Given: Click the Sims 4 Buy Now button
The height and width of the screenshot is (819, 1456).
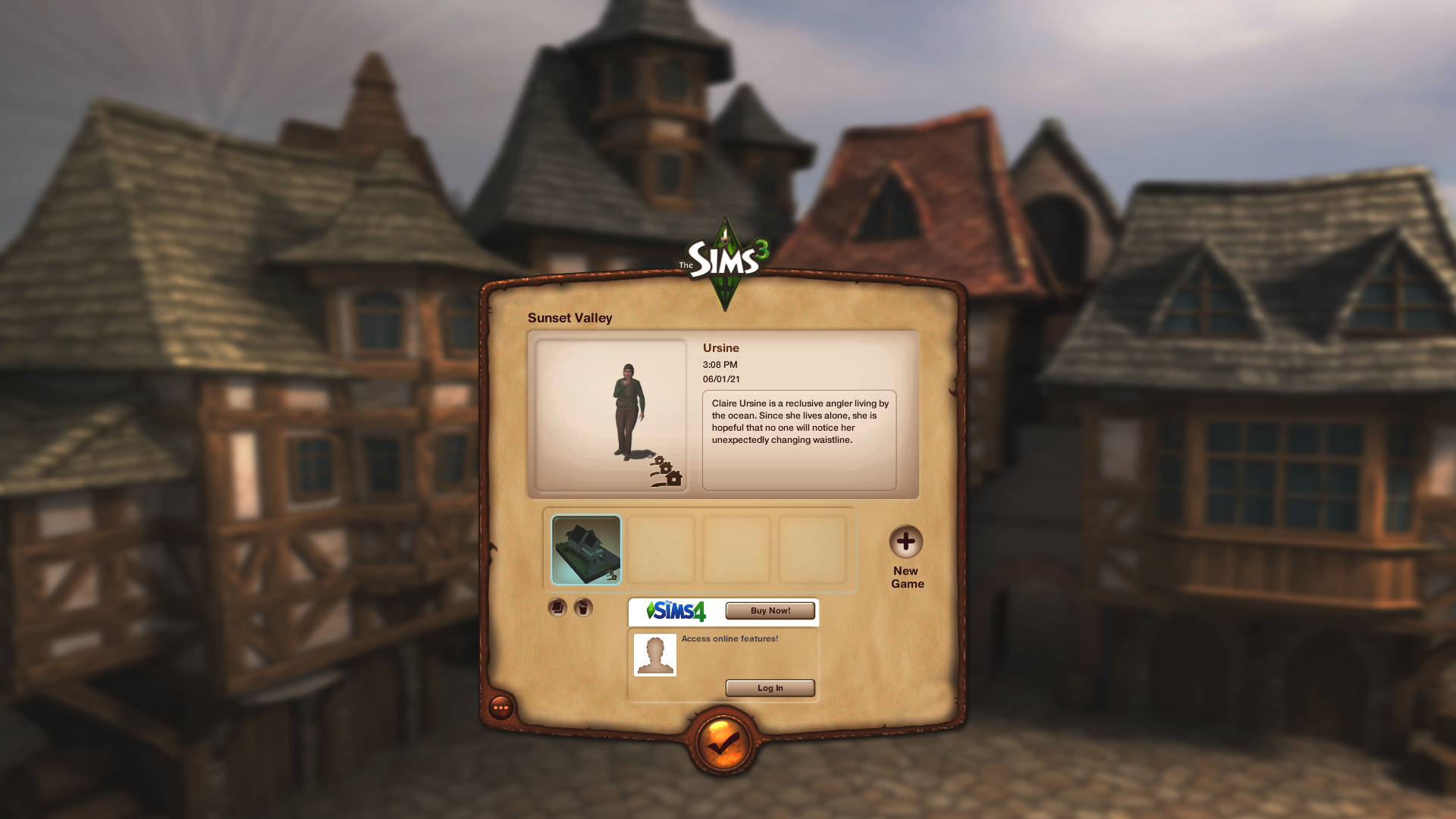Looking at the screenshot, I should [770, 610].
